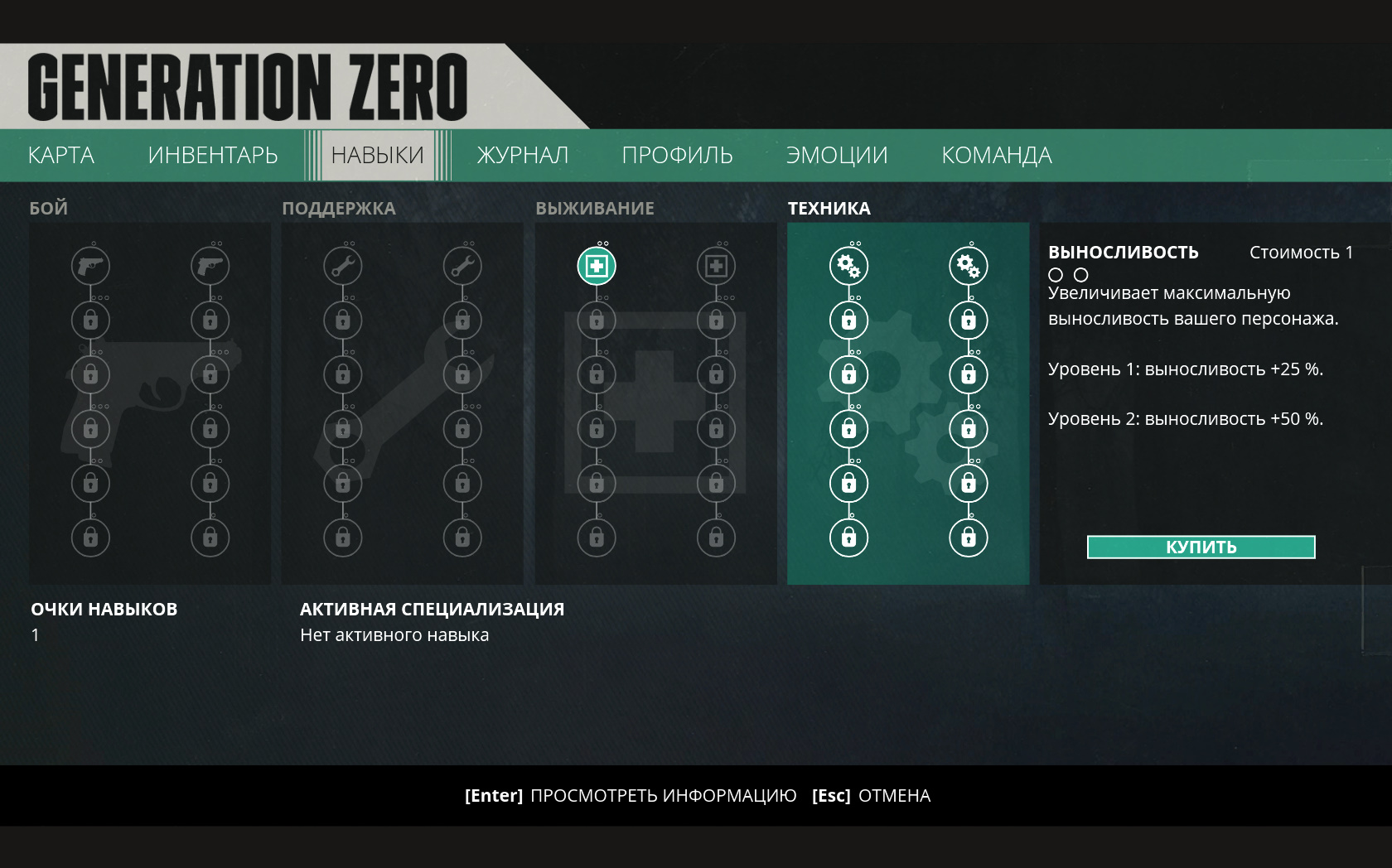Switch to the Команда tab

(997, 155)
